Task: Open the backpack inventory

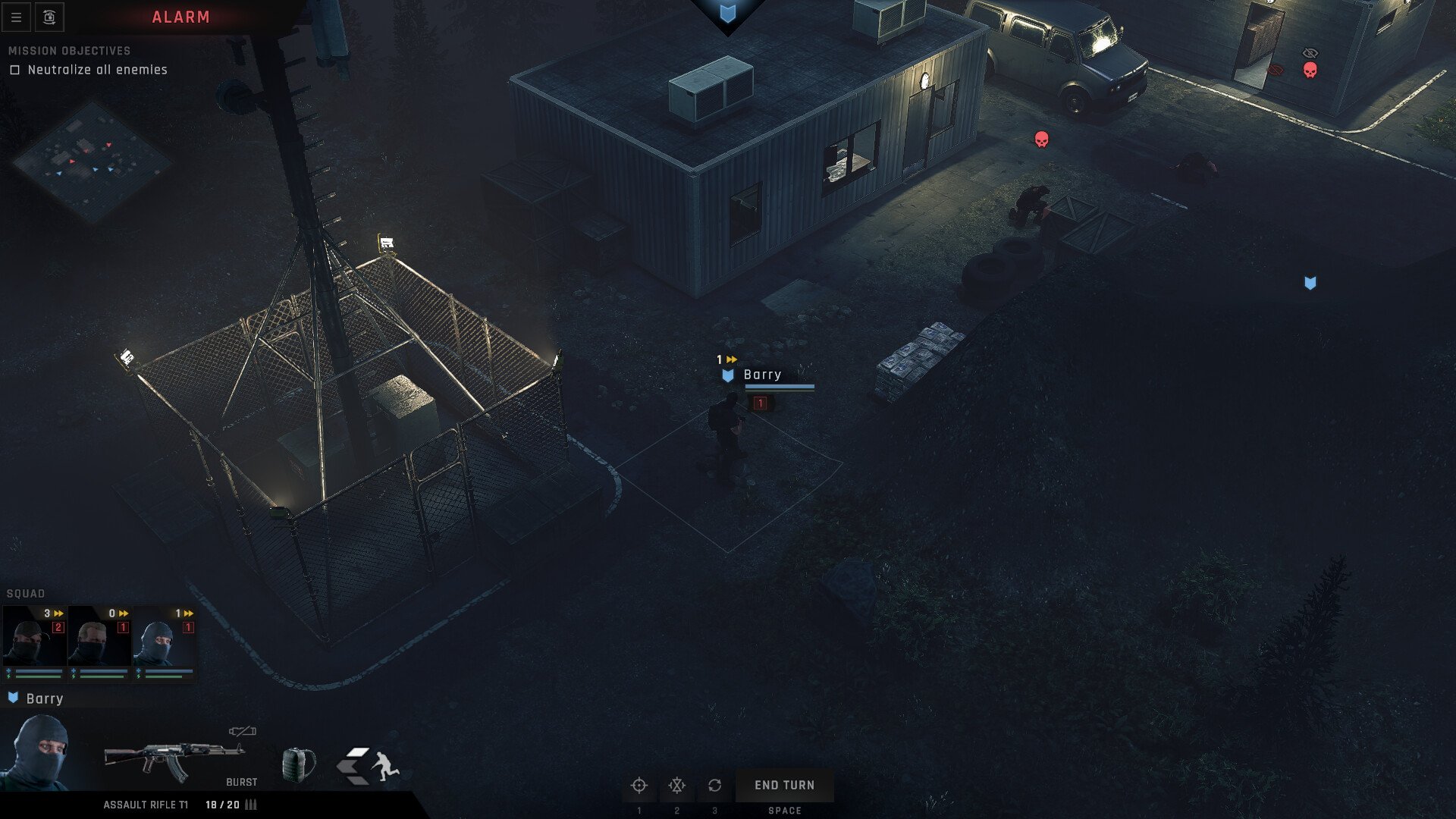Action: tap(298, 764)
